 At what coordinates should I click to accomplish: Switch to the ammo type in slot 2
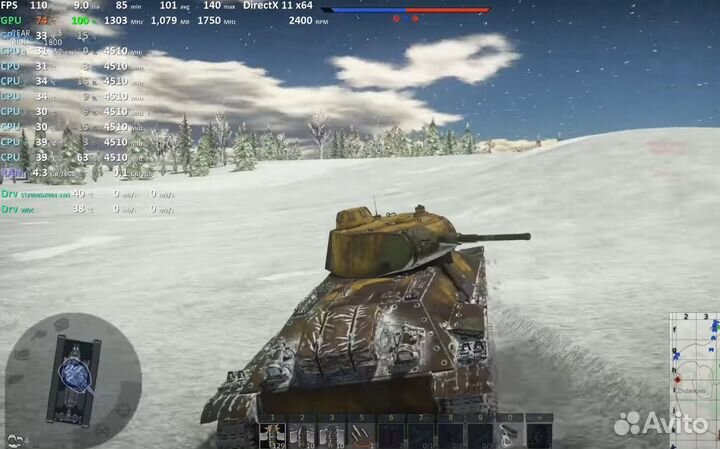coord(301,434)
